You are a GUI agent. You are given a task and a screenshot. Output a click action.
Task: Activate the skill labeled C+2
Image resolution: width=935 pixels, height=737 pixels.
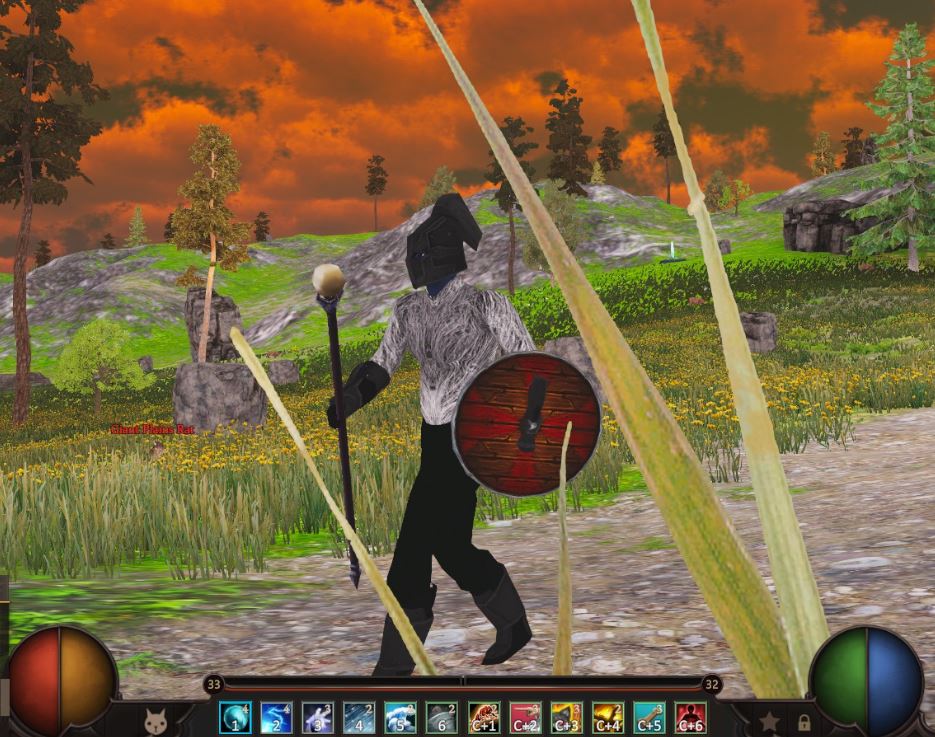(525, 717)
